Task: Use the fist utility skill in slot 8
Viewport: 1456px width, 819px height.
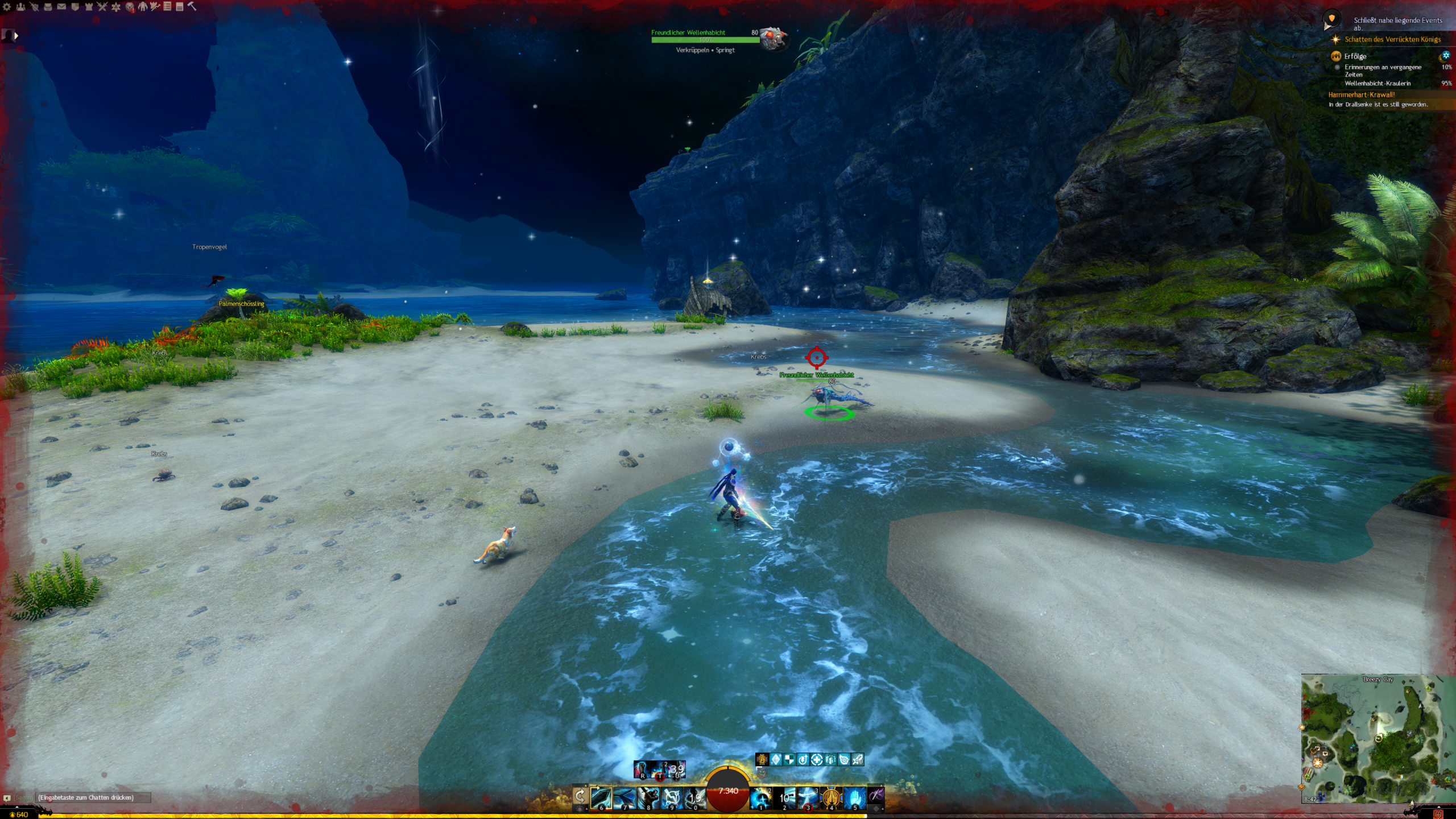Action: click(x=648, y=798)
